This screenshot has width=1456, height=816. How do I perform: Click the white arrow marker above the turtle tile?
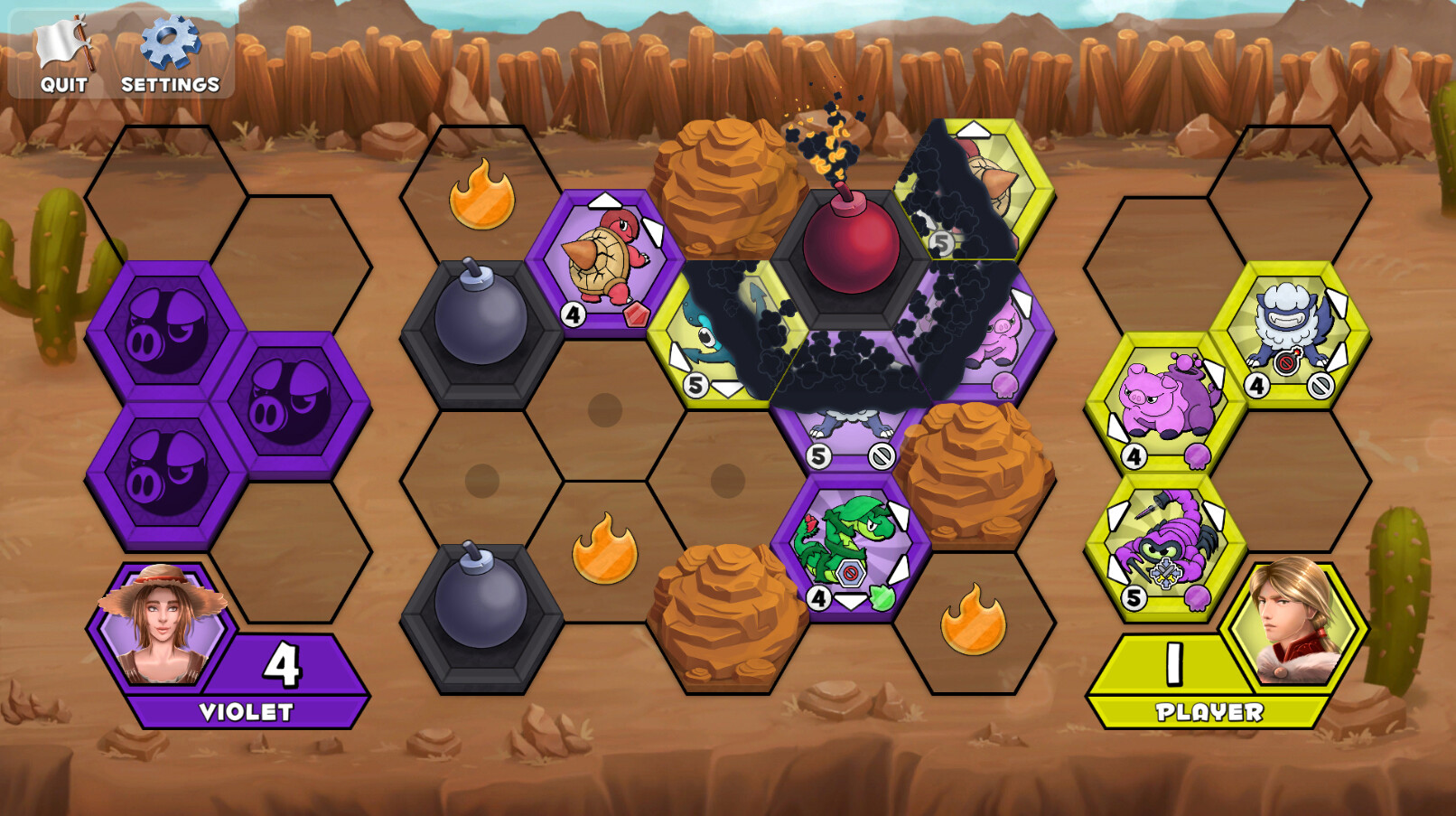603,199
